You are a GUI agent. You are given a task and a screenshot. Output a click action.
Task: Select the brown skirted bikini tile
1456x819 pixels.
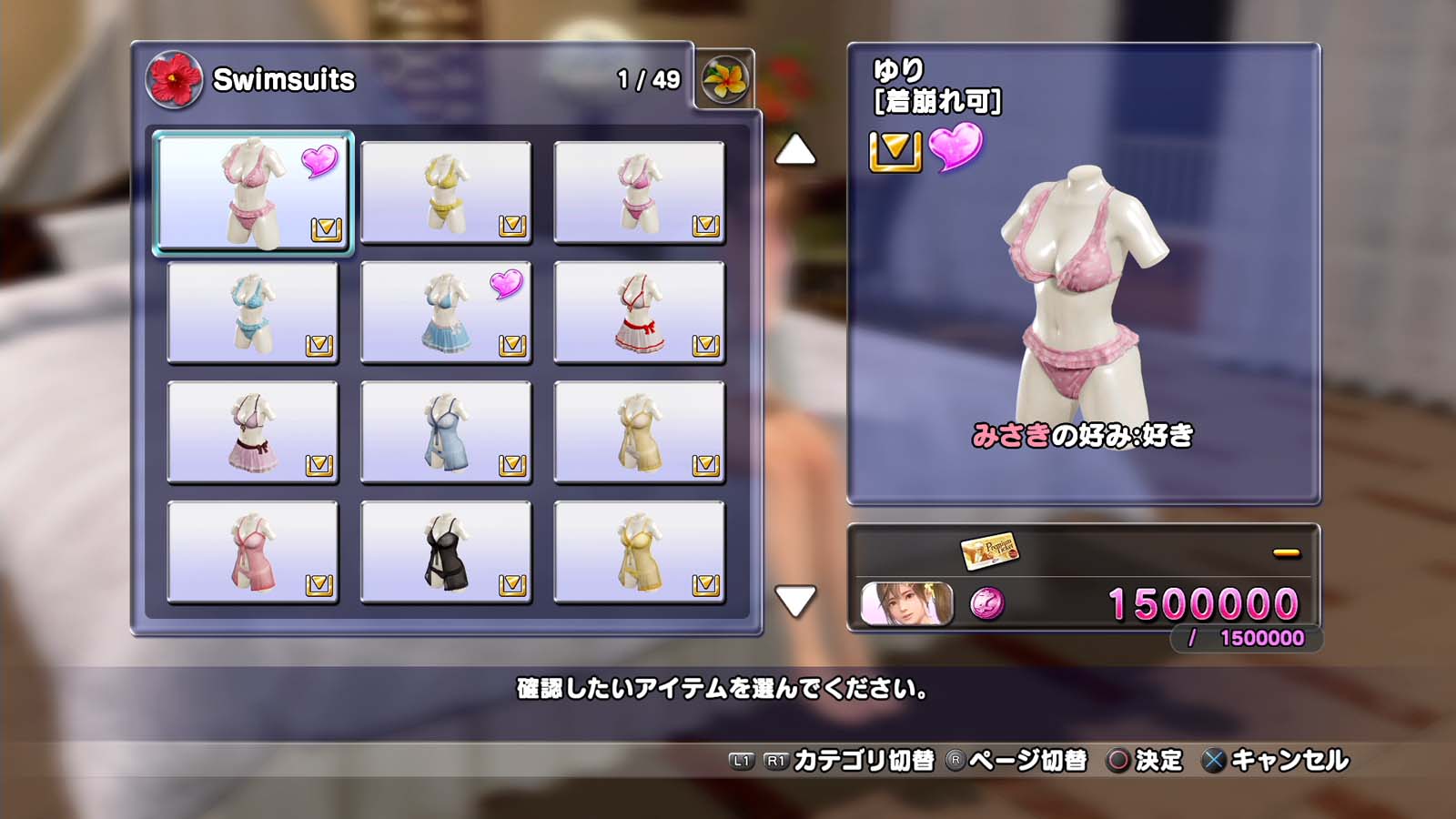252,432
